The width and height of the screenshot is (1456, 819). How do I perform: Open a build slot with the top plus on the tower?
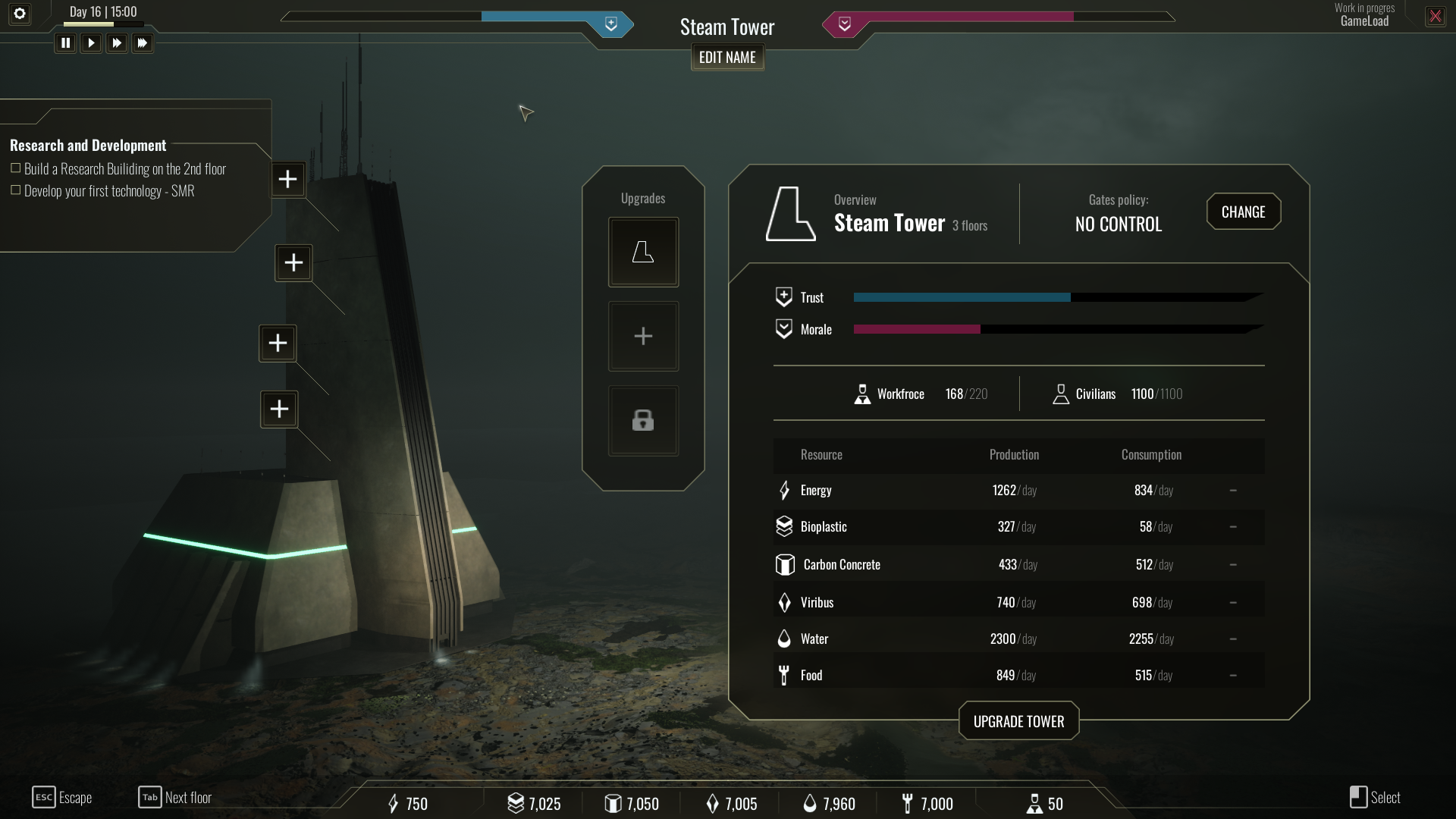(x=287, y=179)
